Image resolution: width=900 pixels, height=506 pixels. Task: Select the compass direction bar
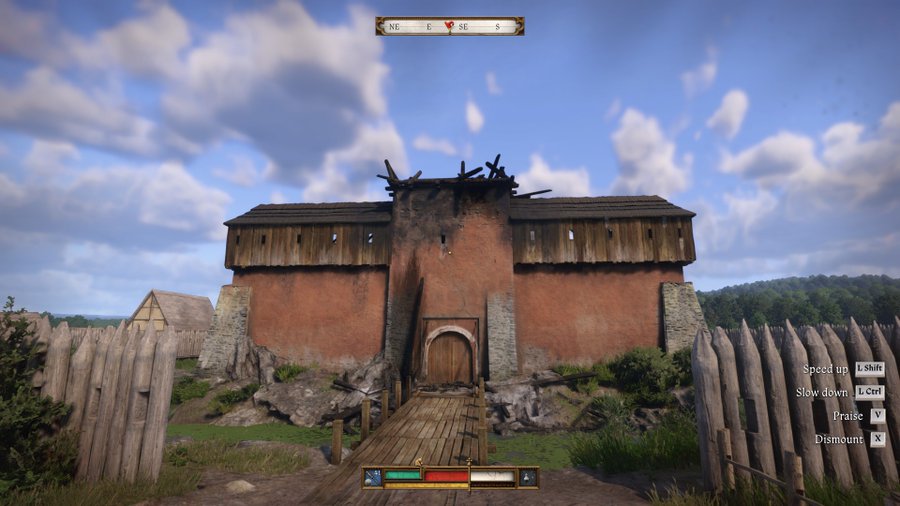[x=449, y=26]
